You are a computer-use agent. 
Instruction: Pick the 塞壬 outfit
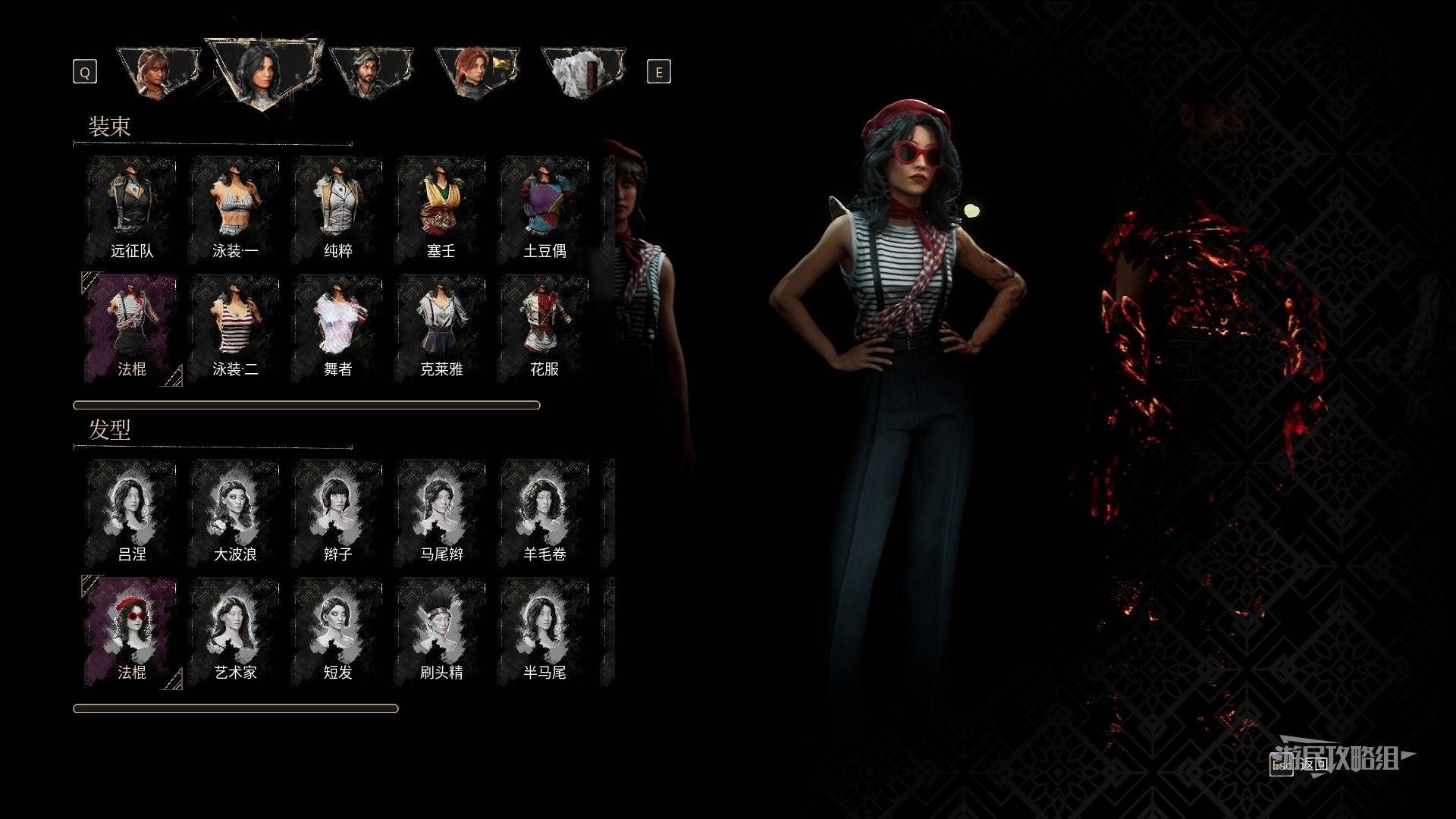[441, 209]
